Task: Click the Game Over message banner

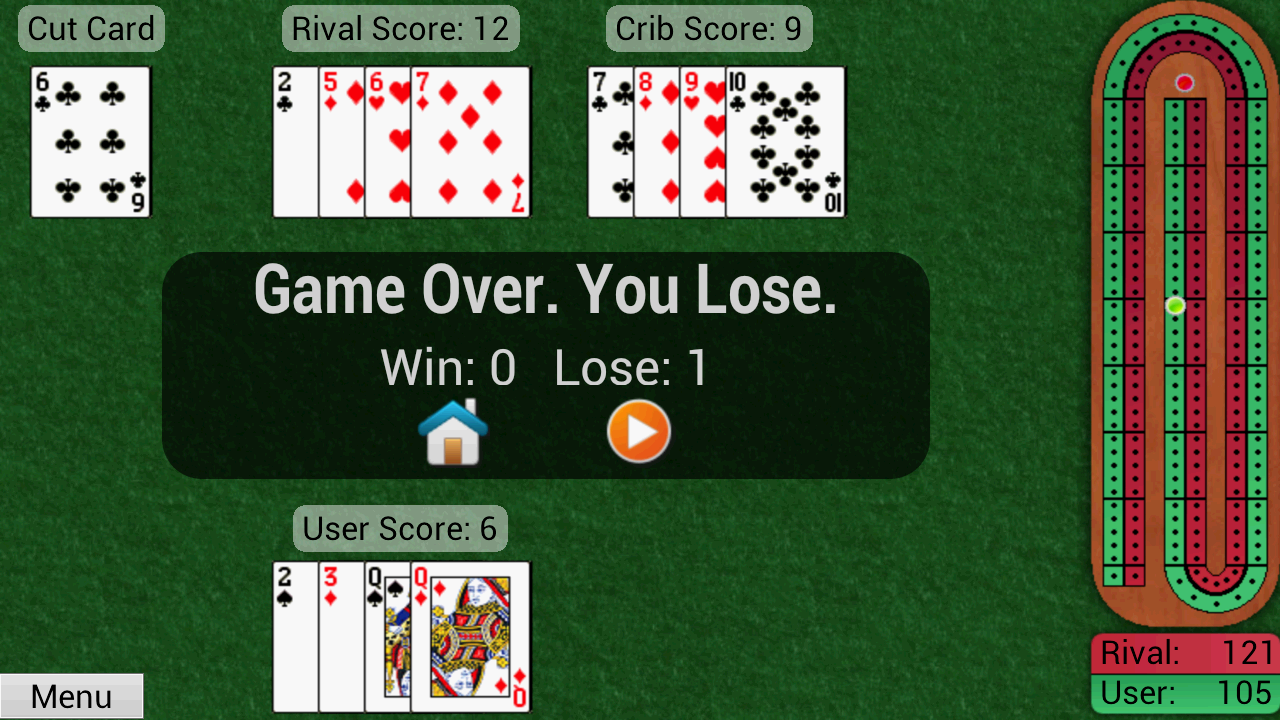Action: point(548,290)
